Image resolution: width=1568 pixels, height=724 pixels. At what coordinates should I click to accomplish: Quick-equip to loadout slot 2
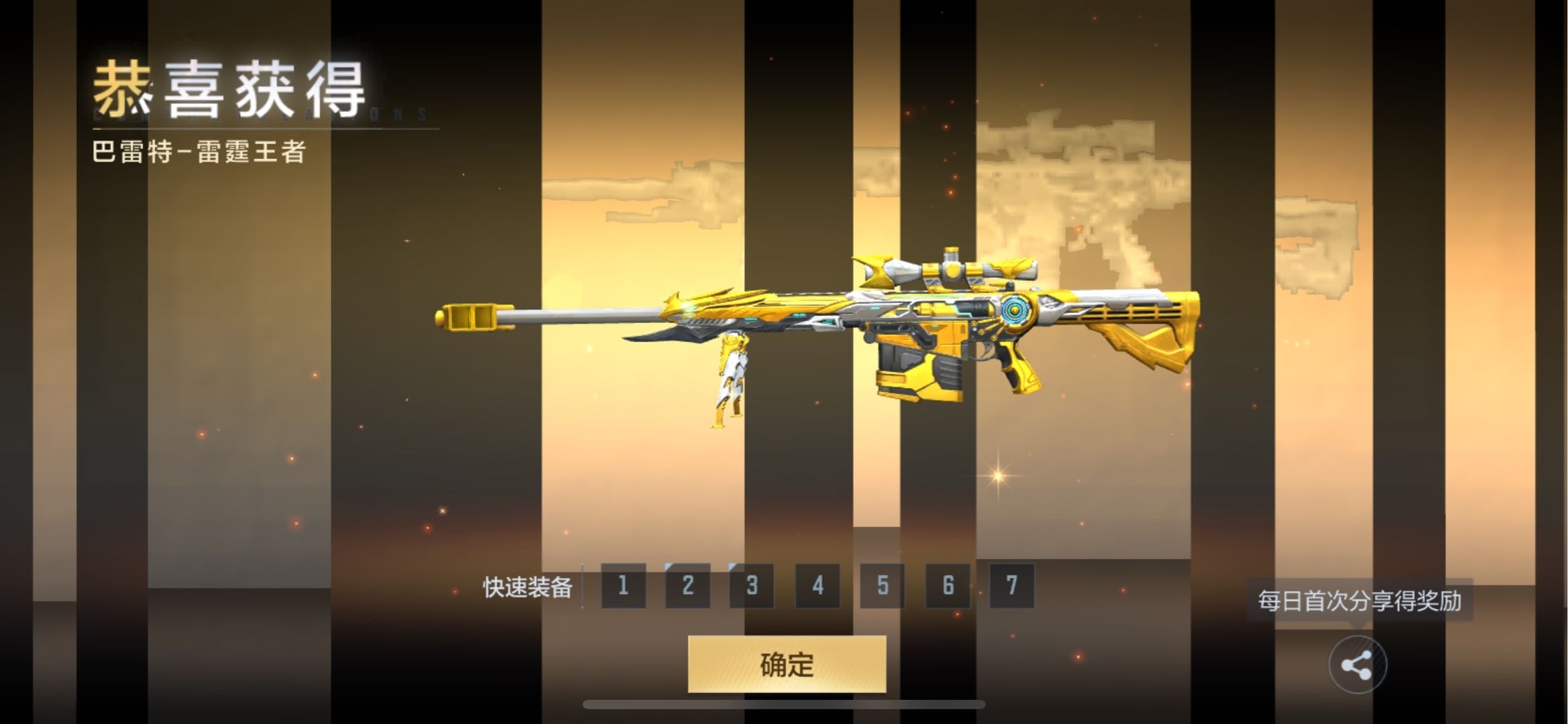tap(687, 586)
